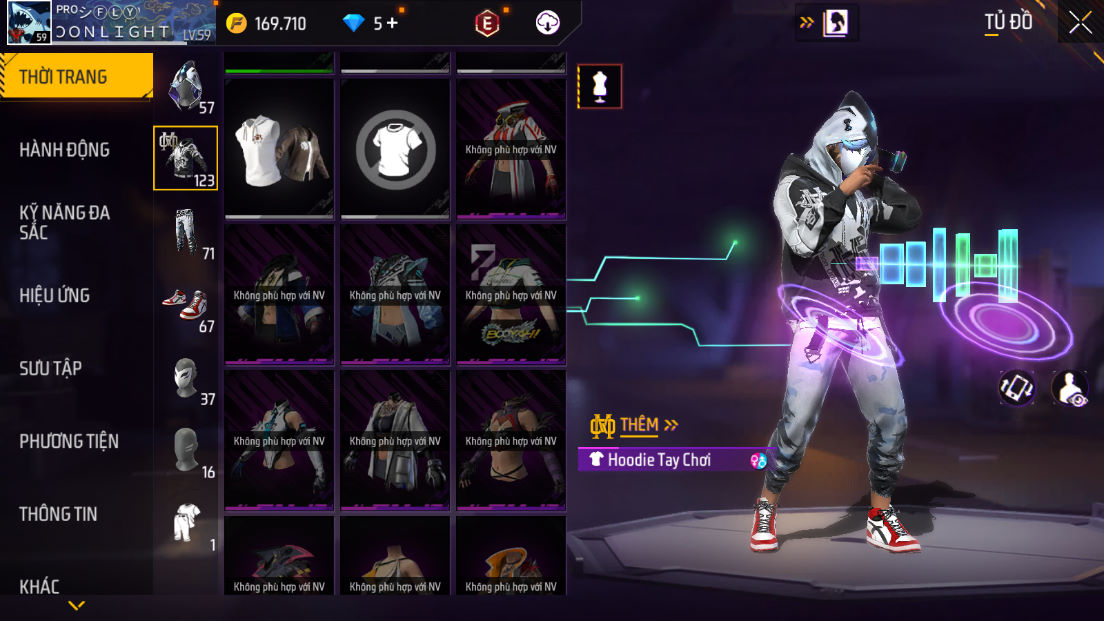Screen dimensions: 1104x621
Task: Switch to the Hành Động menu
Action: pyautogui.click(x=65, y=150)
